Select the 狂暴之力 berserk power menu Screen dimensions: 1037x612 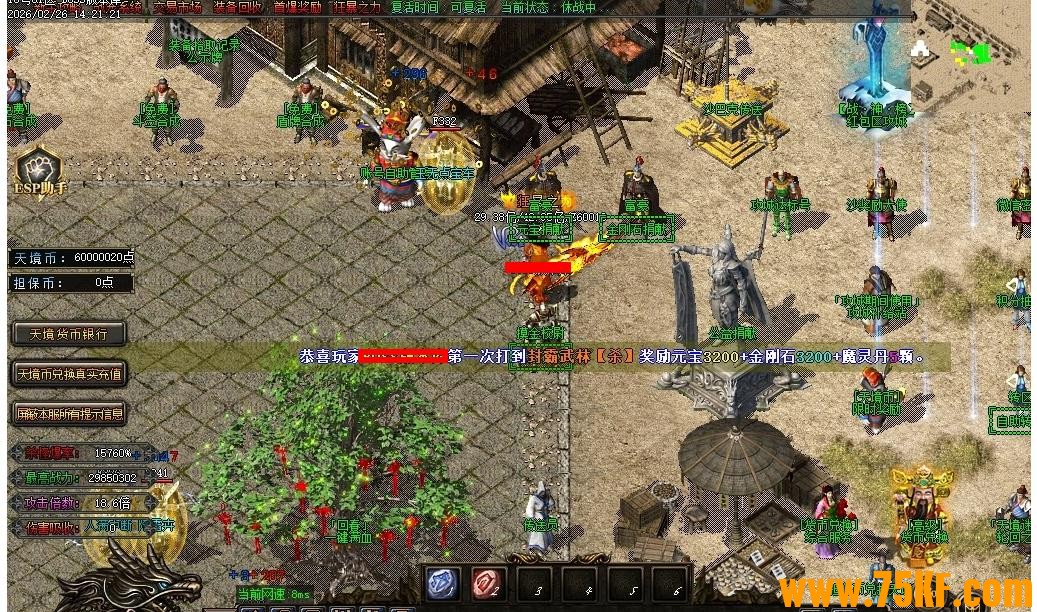pyautogui.click(x=356, y=8)
